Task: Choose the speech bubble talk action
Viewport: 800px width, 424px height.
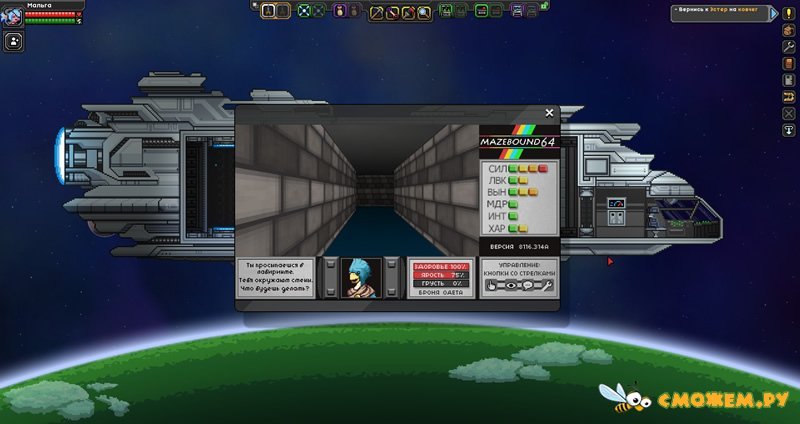Action: click(529, 285)
